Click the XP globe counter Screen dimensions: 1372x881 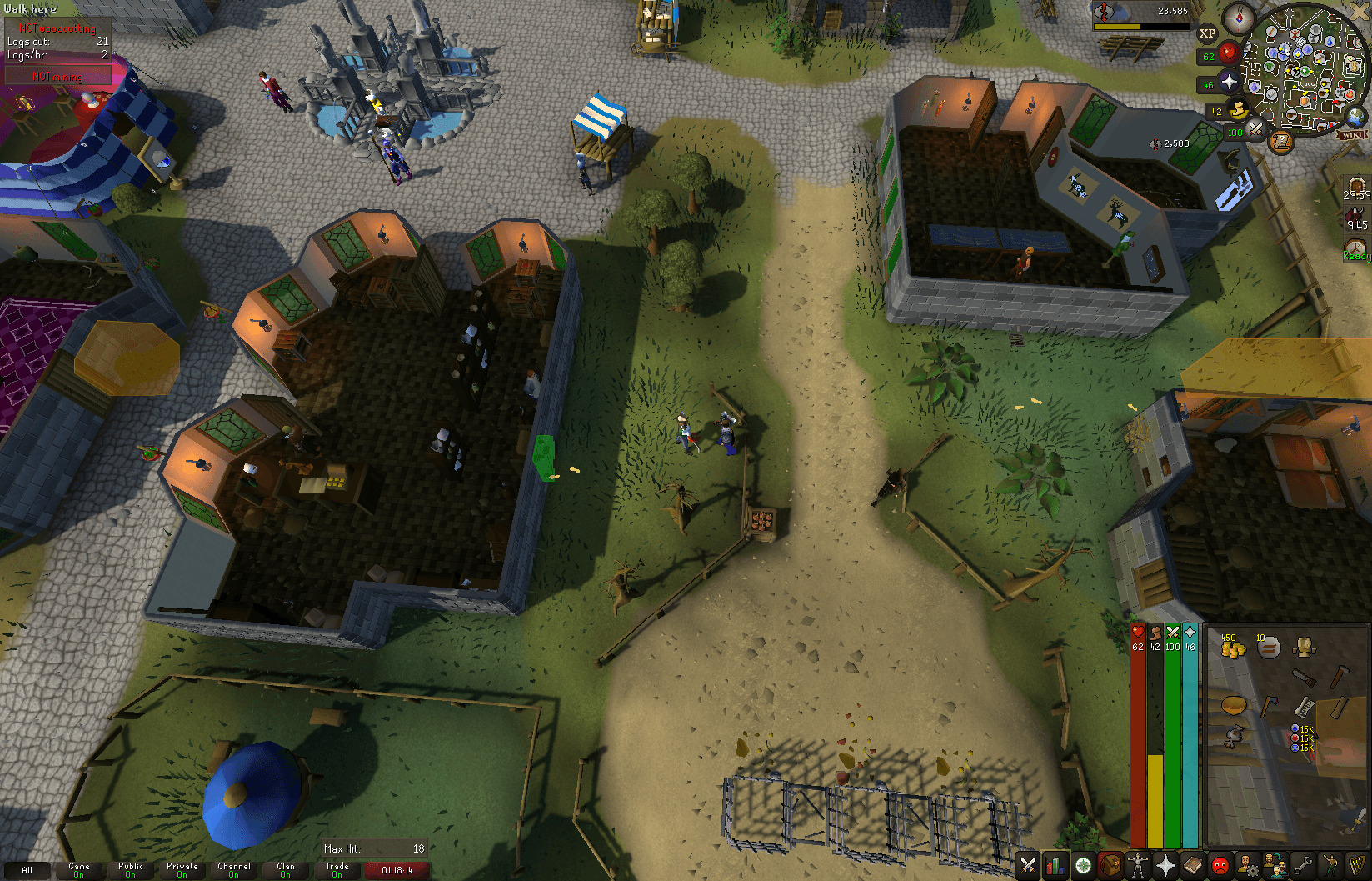pyautogui.click(x=1208, y=33)
